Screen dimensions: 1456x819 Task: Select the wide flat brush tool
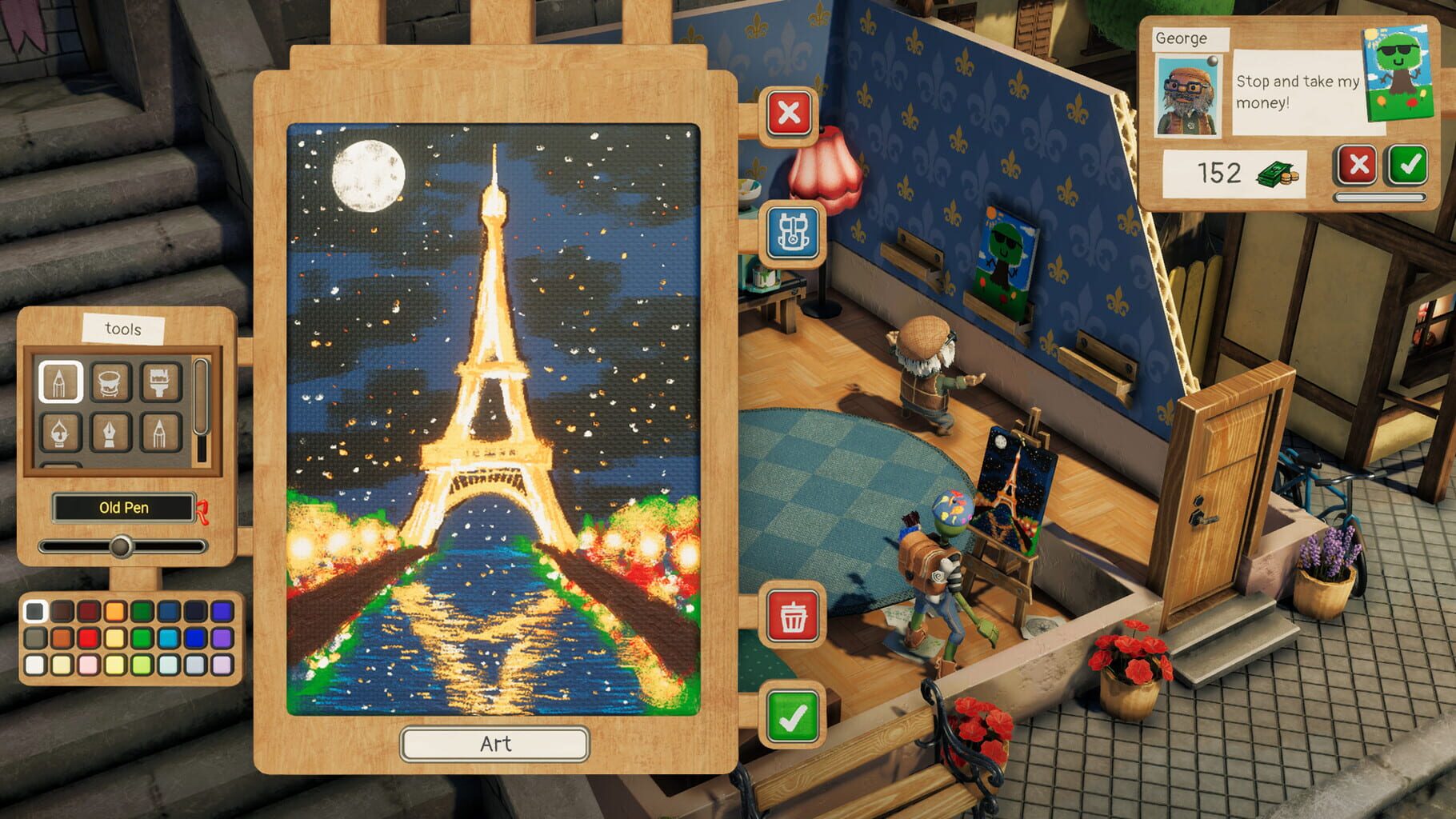[x=161, y=382]
